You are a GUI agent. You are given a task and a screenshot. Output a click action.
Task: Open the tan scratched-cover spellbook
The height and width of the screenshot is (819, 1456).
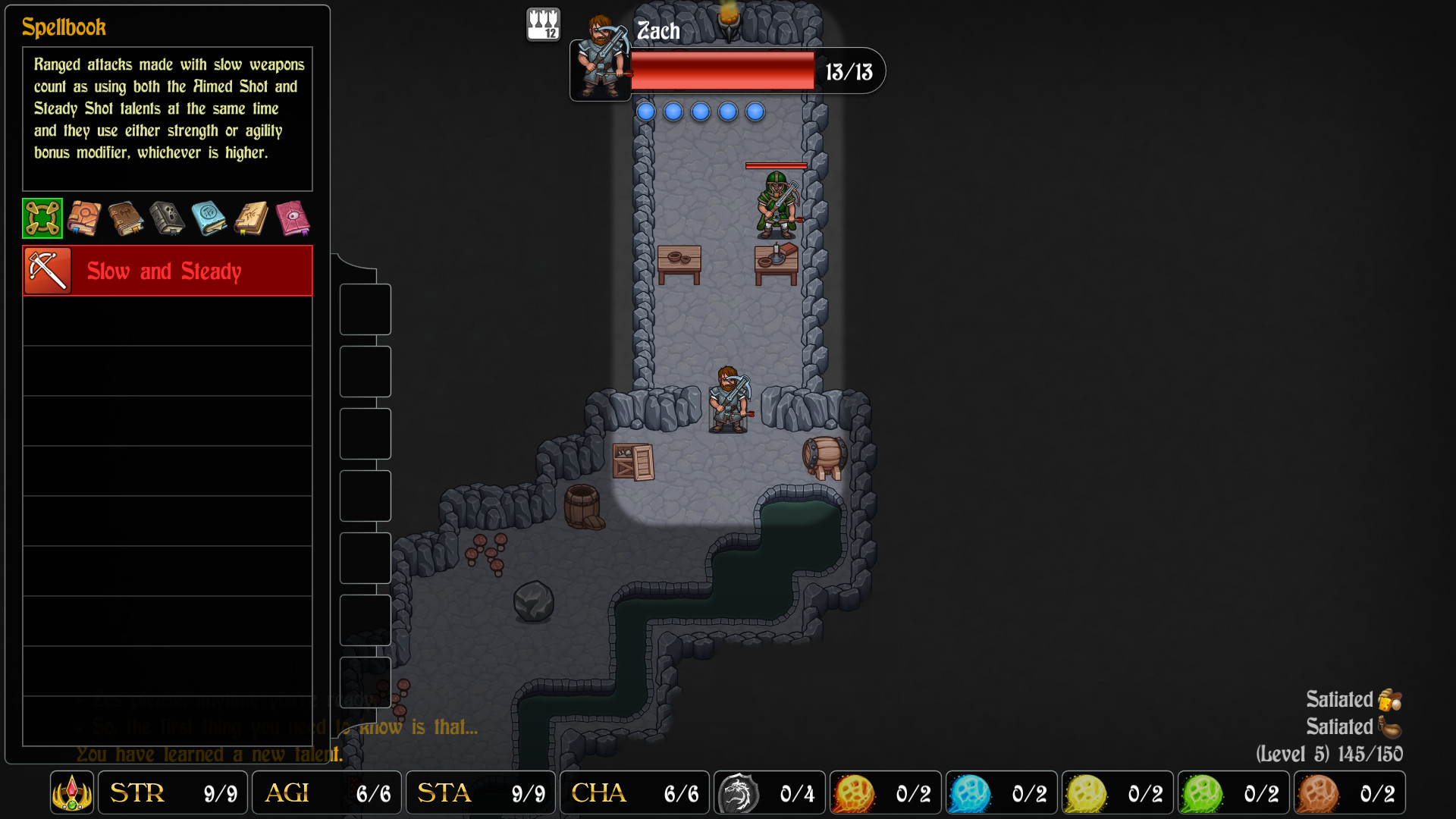(251, 218)
